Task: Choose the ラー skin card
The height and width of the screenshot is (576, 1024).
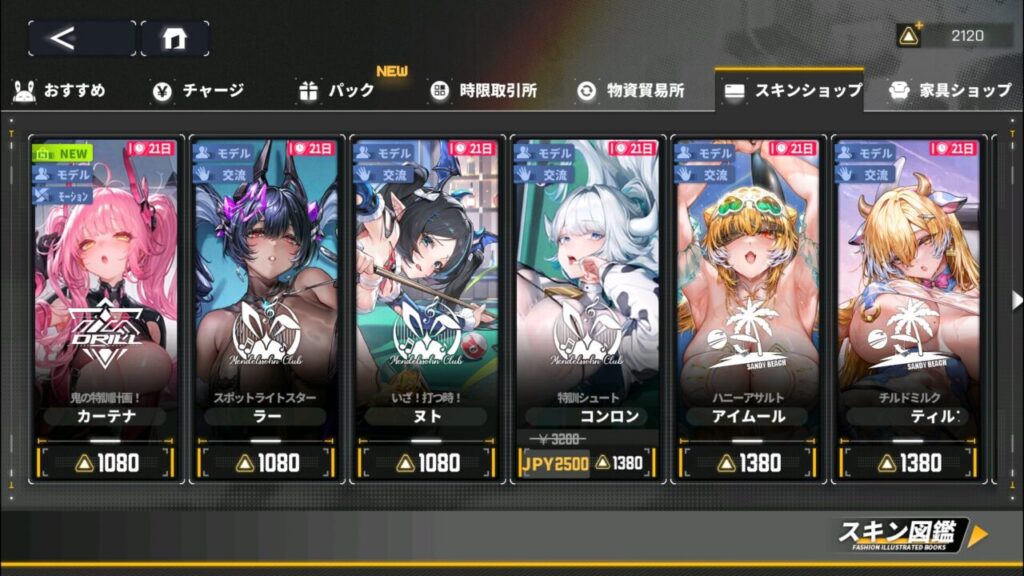Action: coord(266,290)
